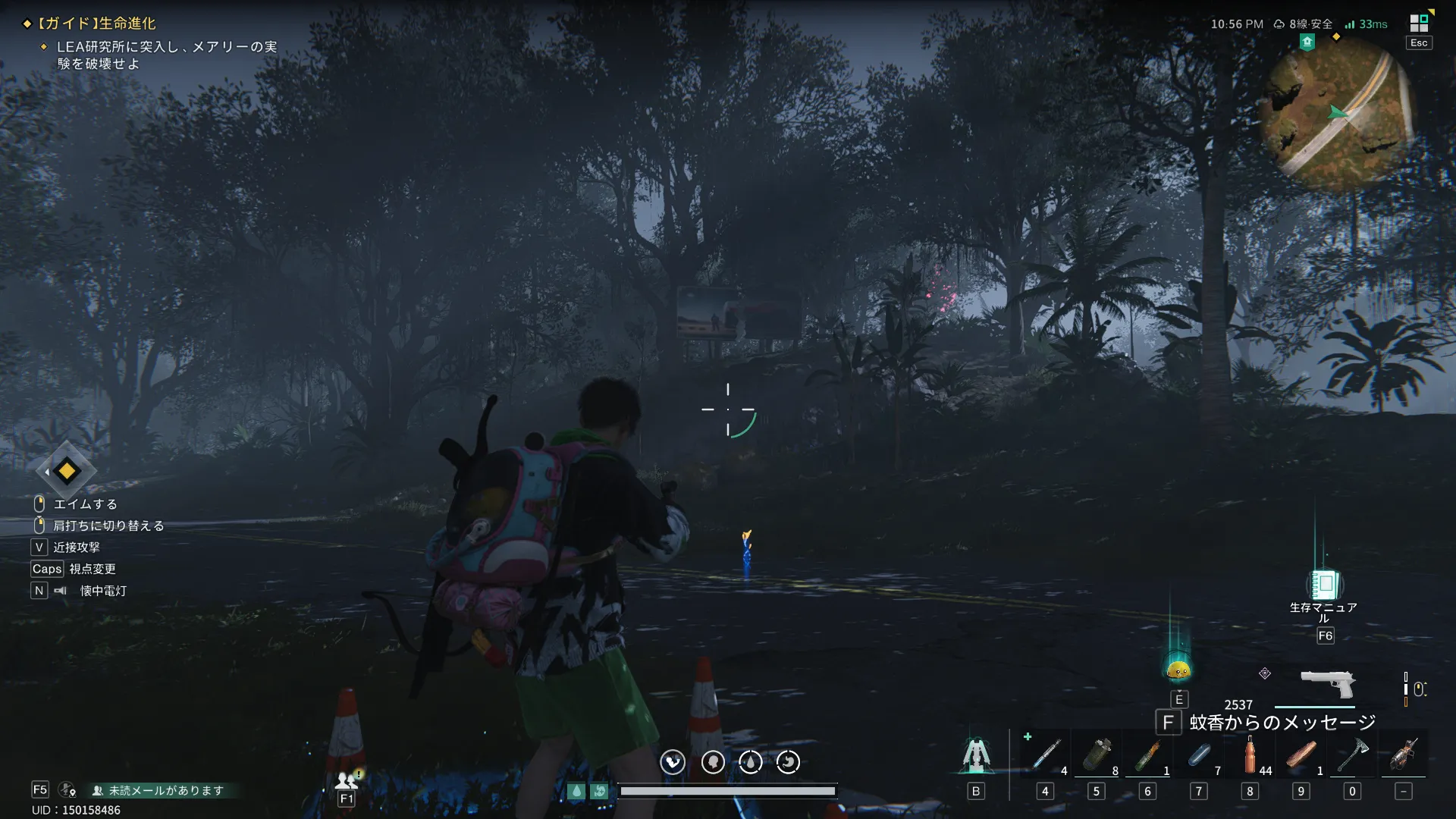Select the meat item hotbar slot
Screen dimensions: 1456x819
[x=1301, y=755]
